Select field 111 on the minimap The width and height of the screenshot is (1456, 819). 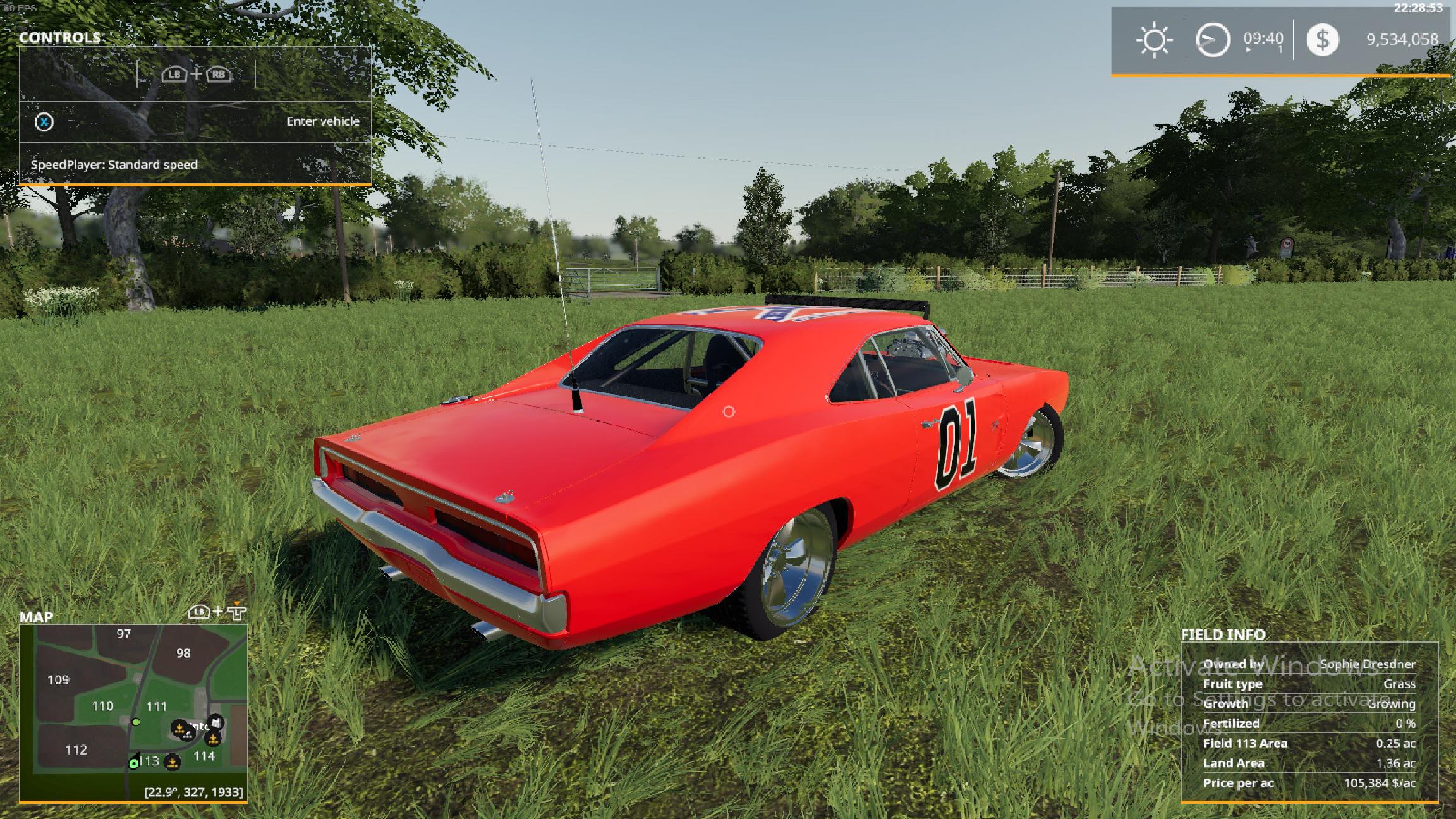pos(157,706)
